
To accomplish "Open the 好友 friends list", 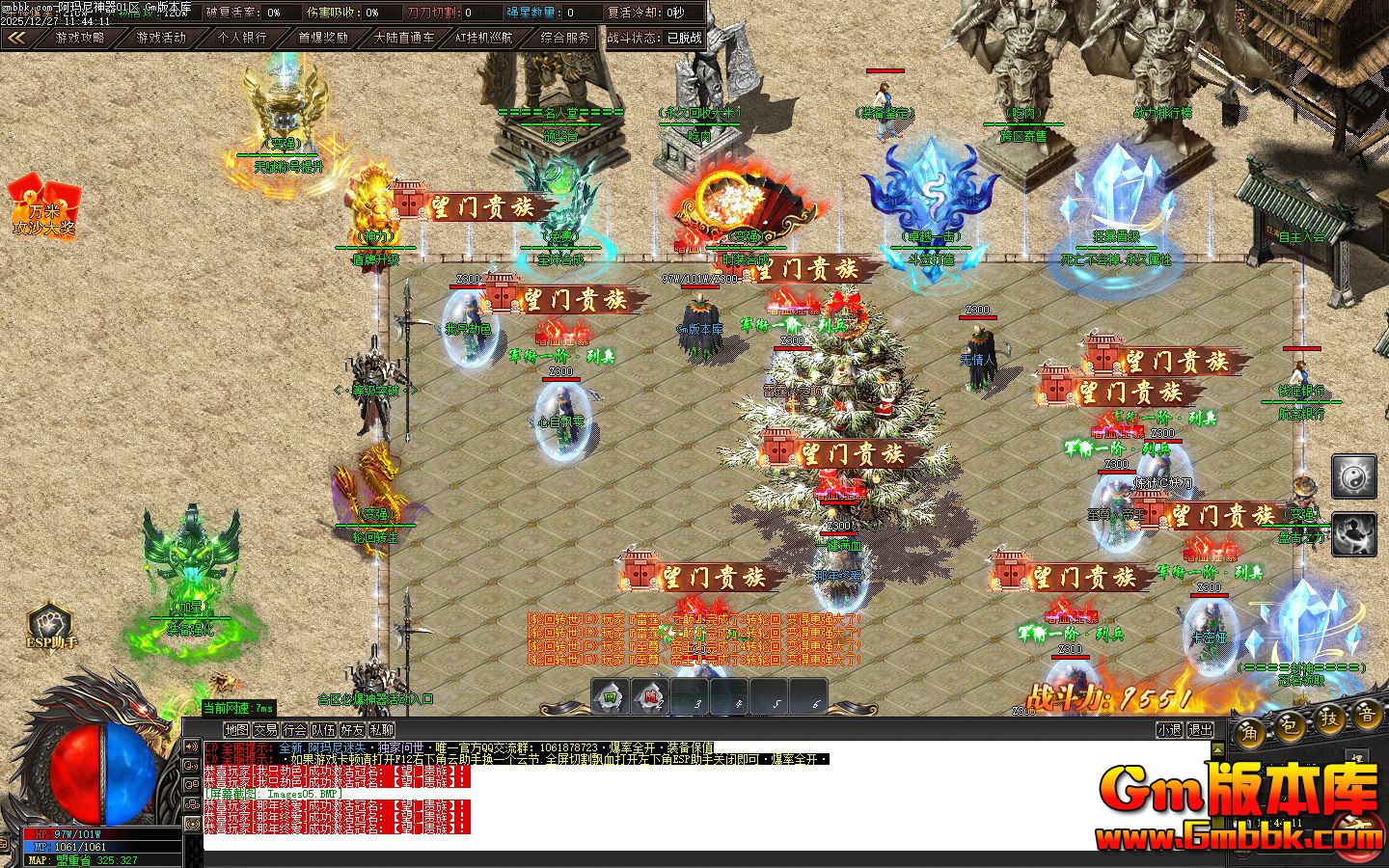I will point(352,730).
